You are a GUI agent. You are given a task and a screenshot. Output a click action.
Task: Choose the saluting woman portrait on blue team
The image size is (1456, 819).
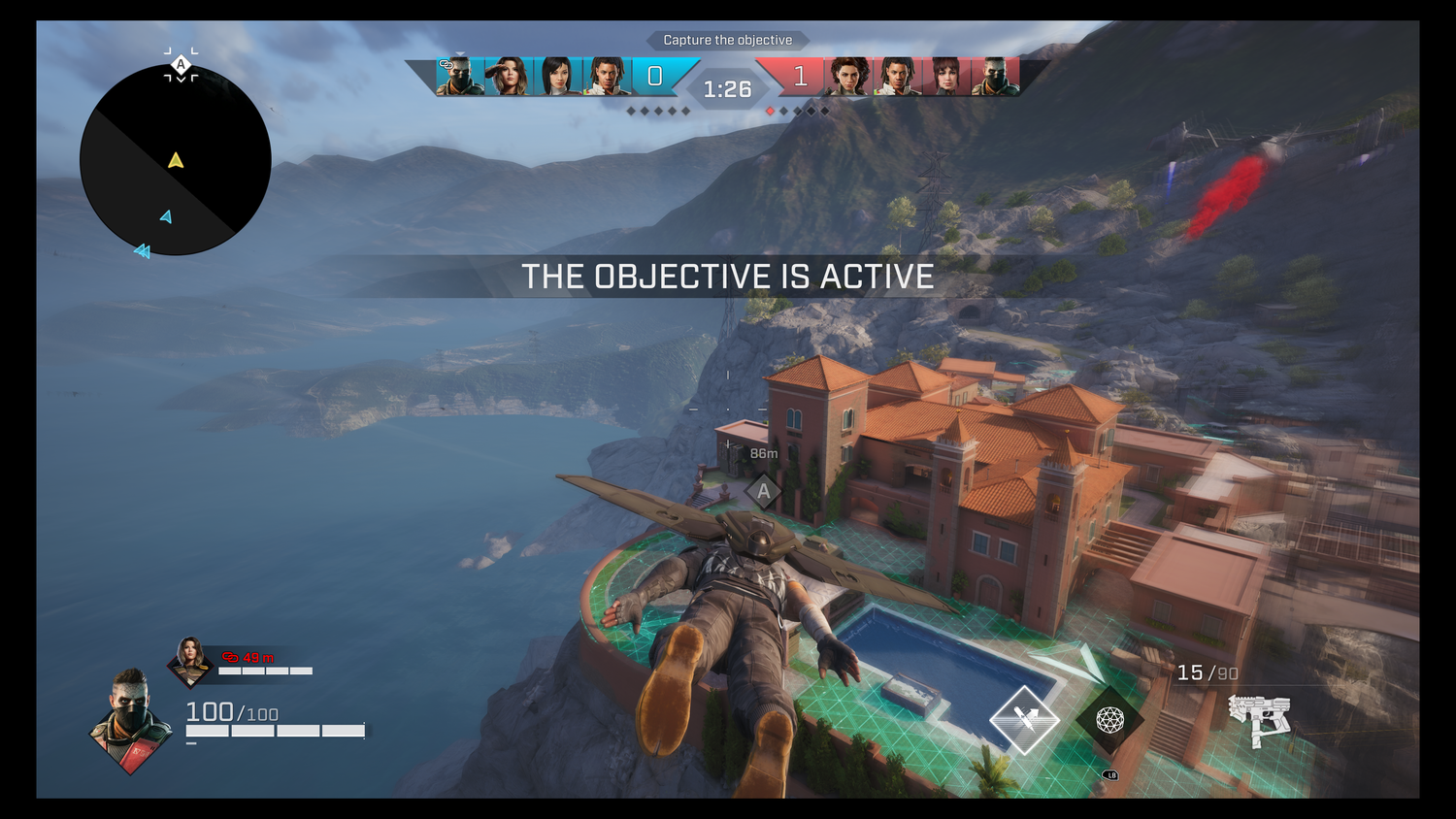[x=509, y=76]
